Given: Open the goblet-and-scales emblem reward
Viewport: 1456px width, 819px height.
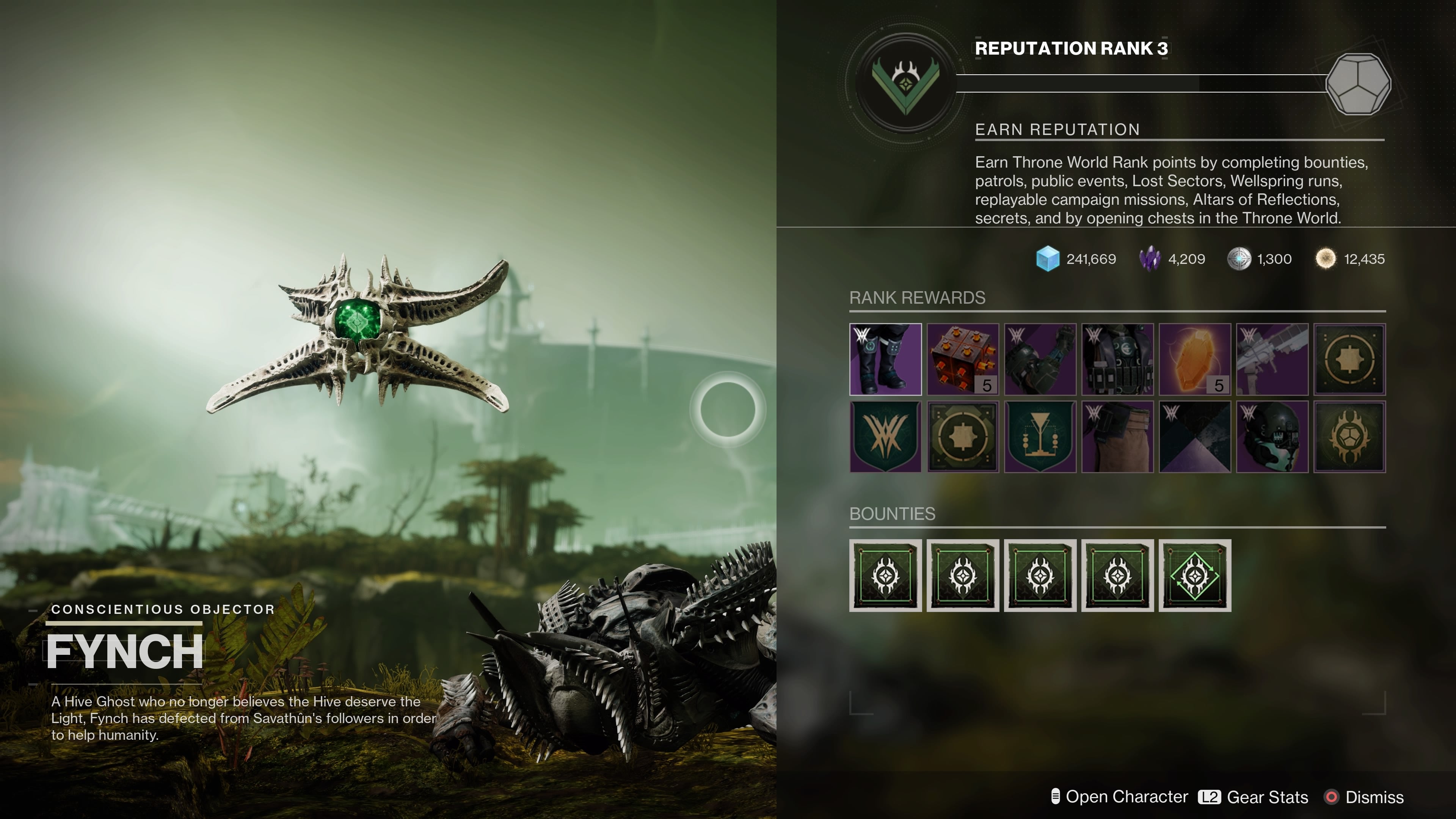Looking at the screenshot, I should coord(1040,436).
